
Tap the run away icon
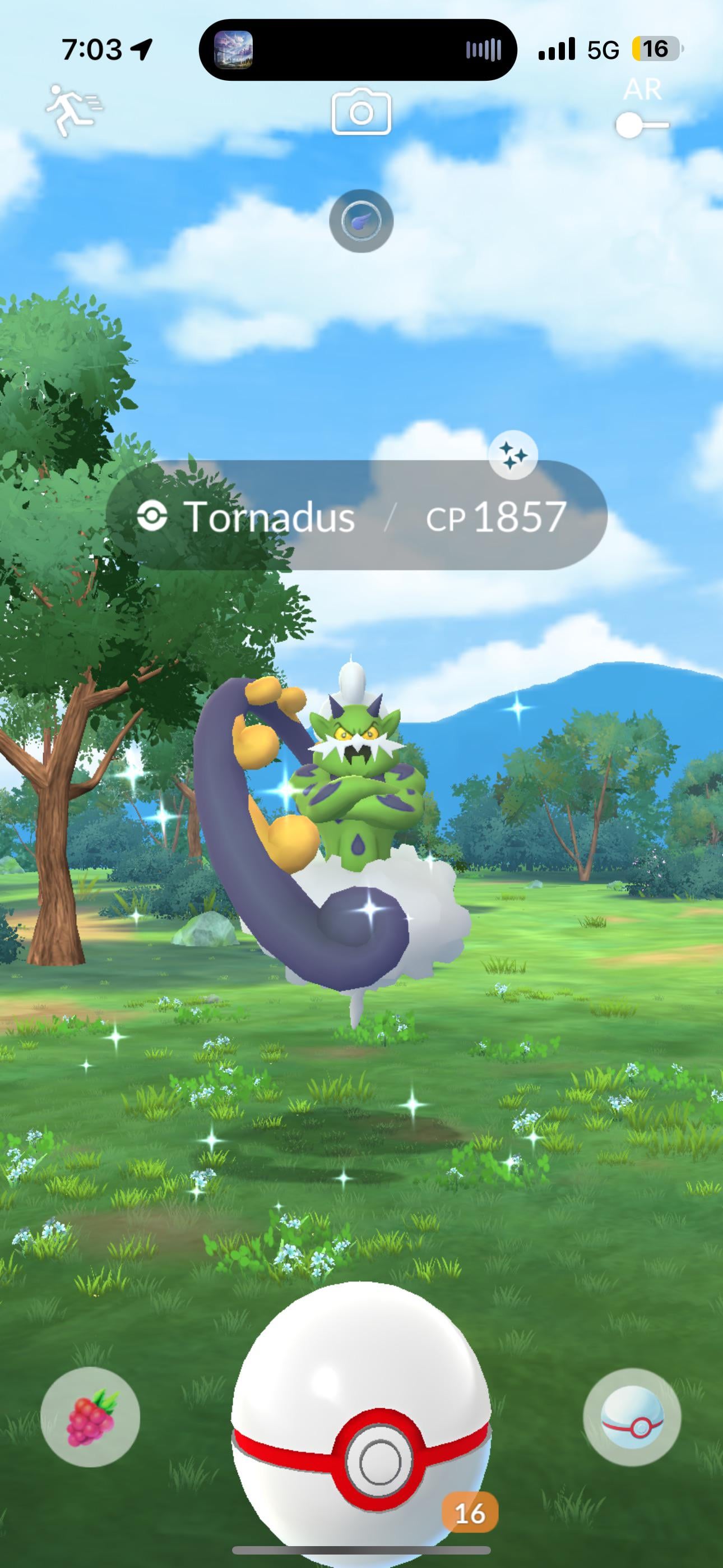coord(74,110)
